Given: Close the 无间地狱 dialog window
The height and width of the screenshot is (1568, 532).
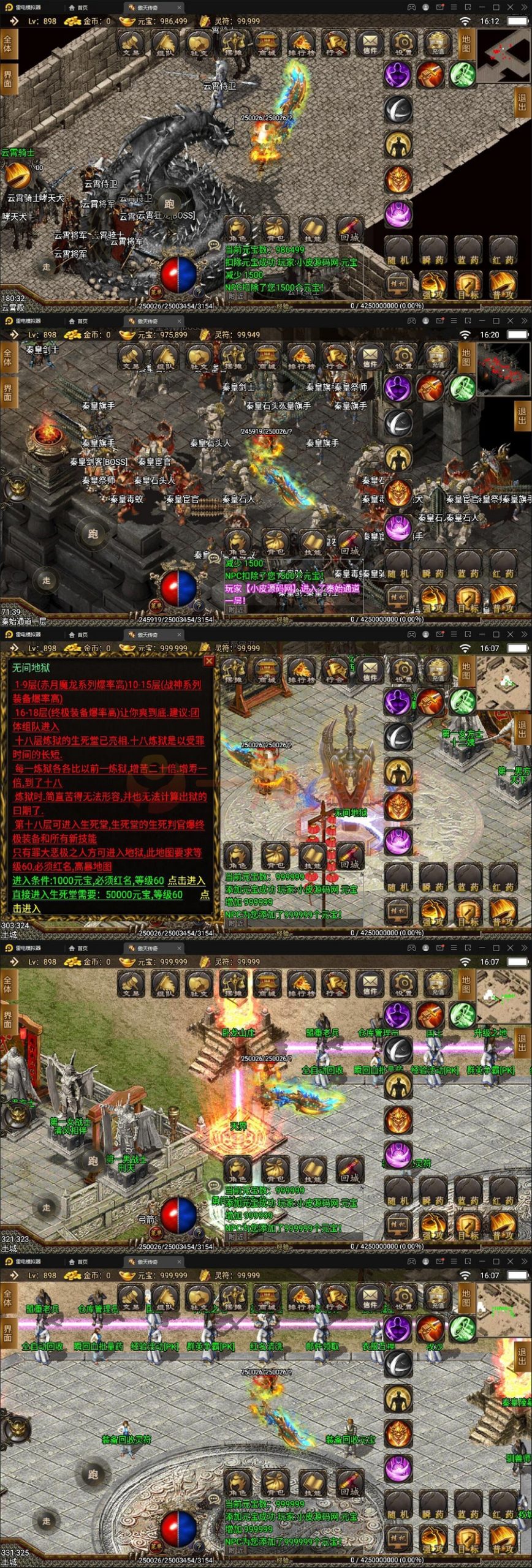Looking at the screenshot, I should [x=209, y=660].
